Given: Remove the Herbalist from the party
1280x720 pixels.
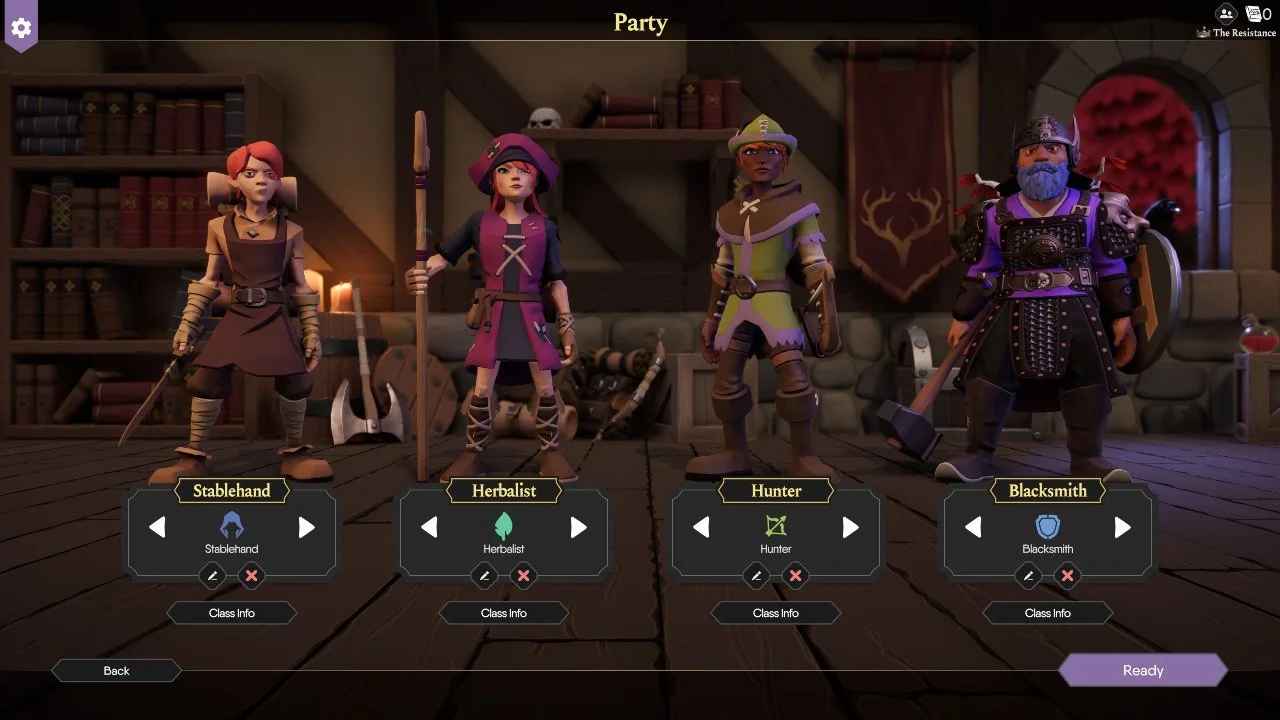Looking at the screenshot, I should point(523,575).
